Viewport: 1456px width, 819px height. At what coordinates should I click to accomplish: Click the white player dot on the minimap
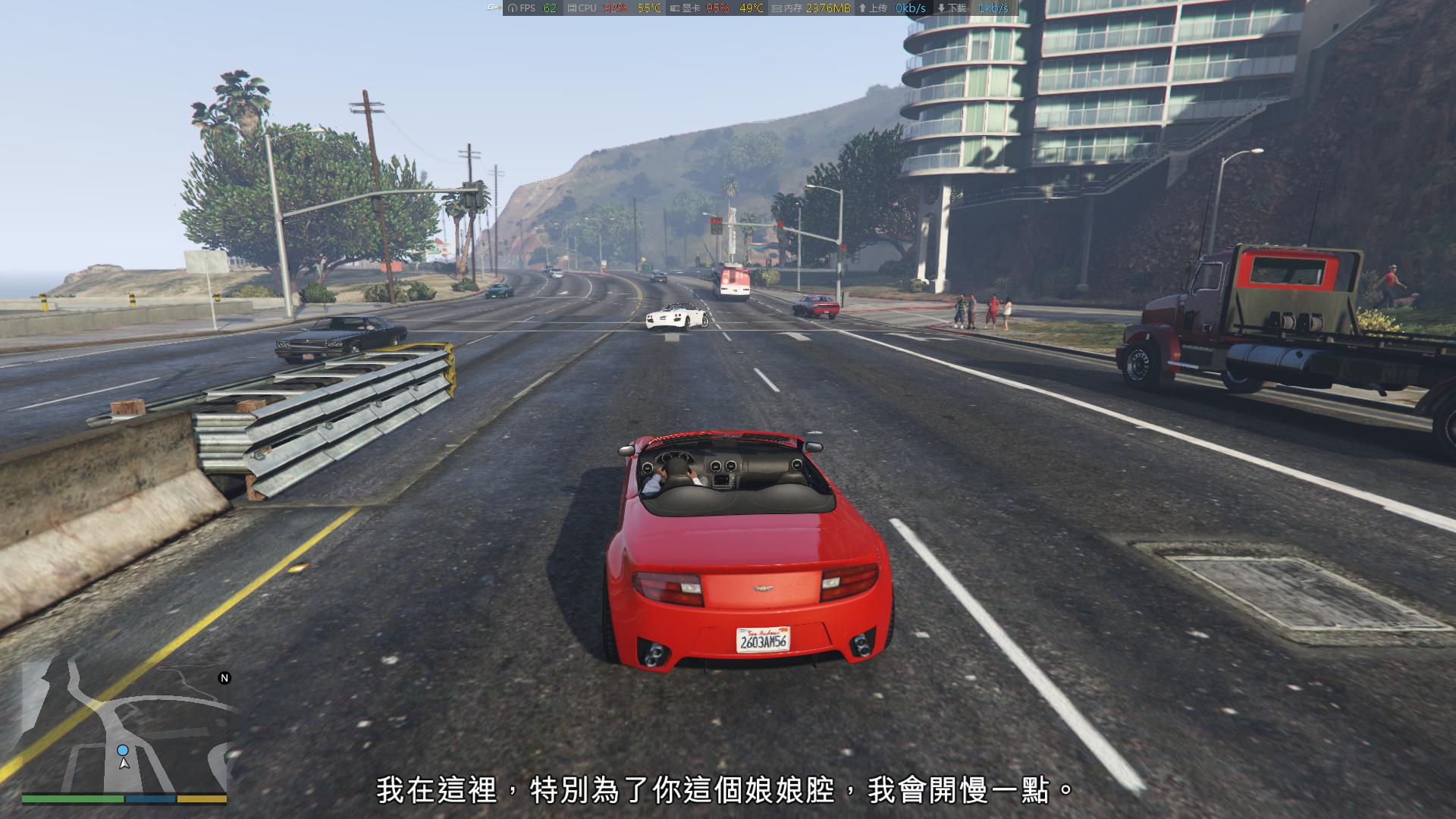point(123,751)
